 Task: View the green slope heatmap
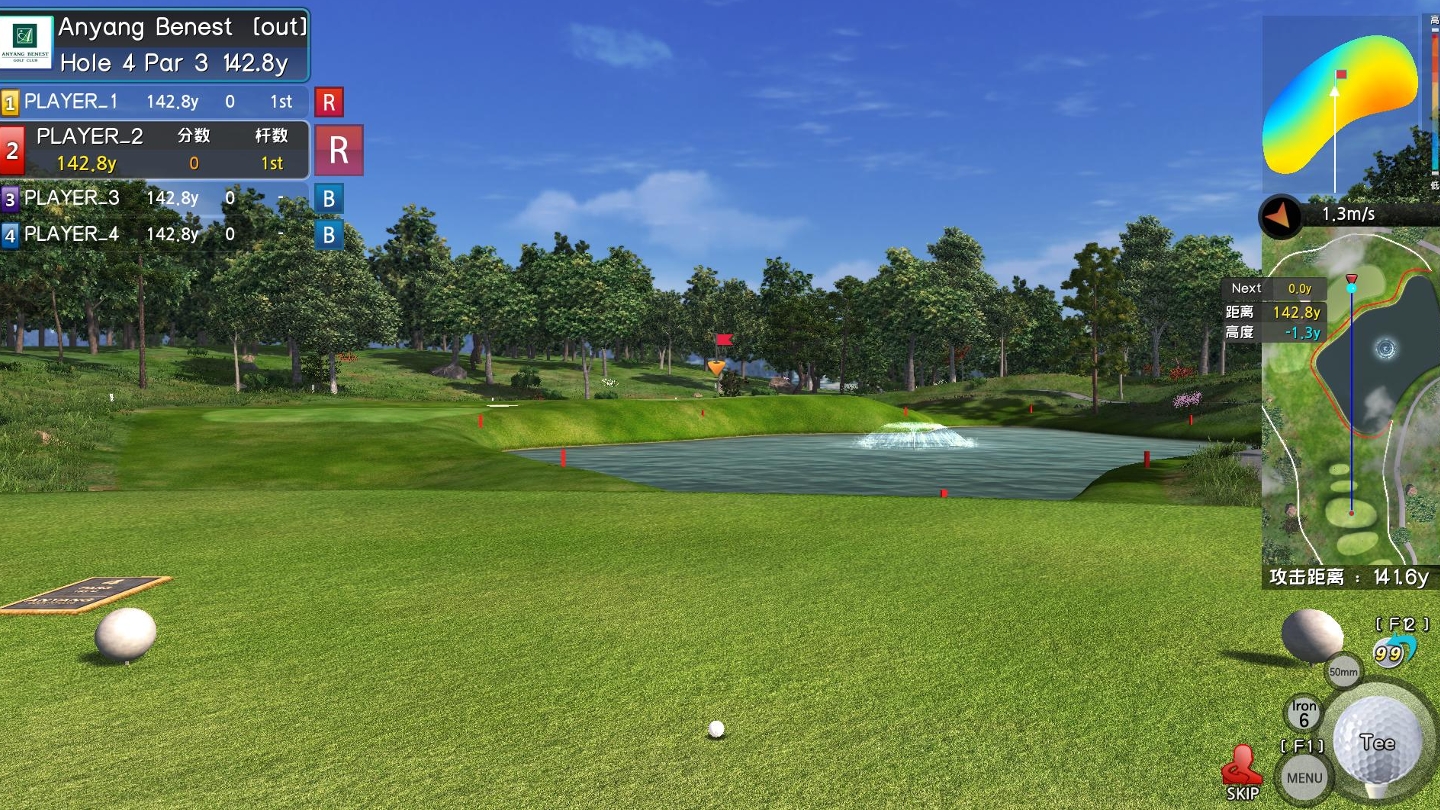(1340, 105)
